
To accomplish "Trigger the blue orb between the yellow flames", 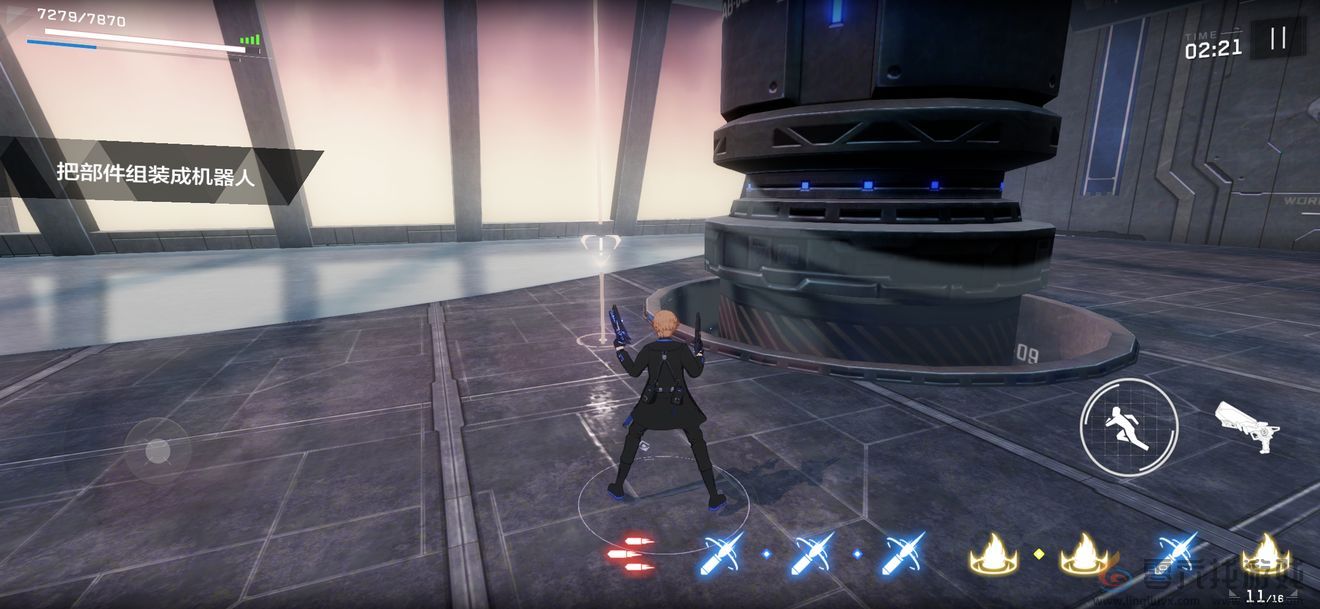I will point(1177,553).
